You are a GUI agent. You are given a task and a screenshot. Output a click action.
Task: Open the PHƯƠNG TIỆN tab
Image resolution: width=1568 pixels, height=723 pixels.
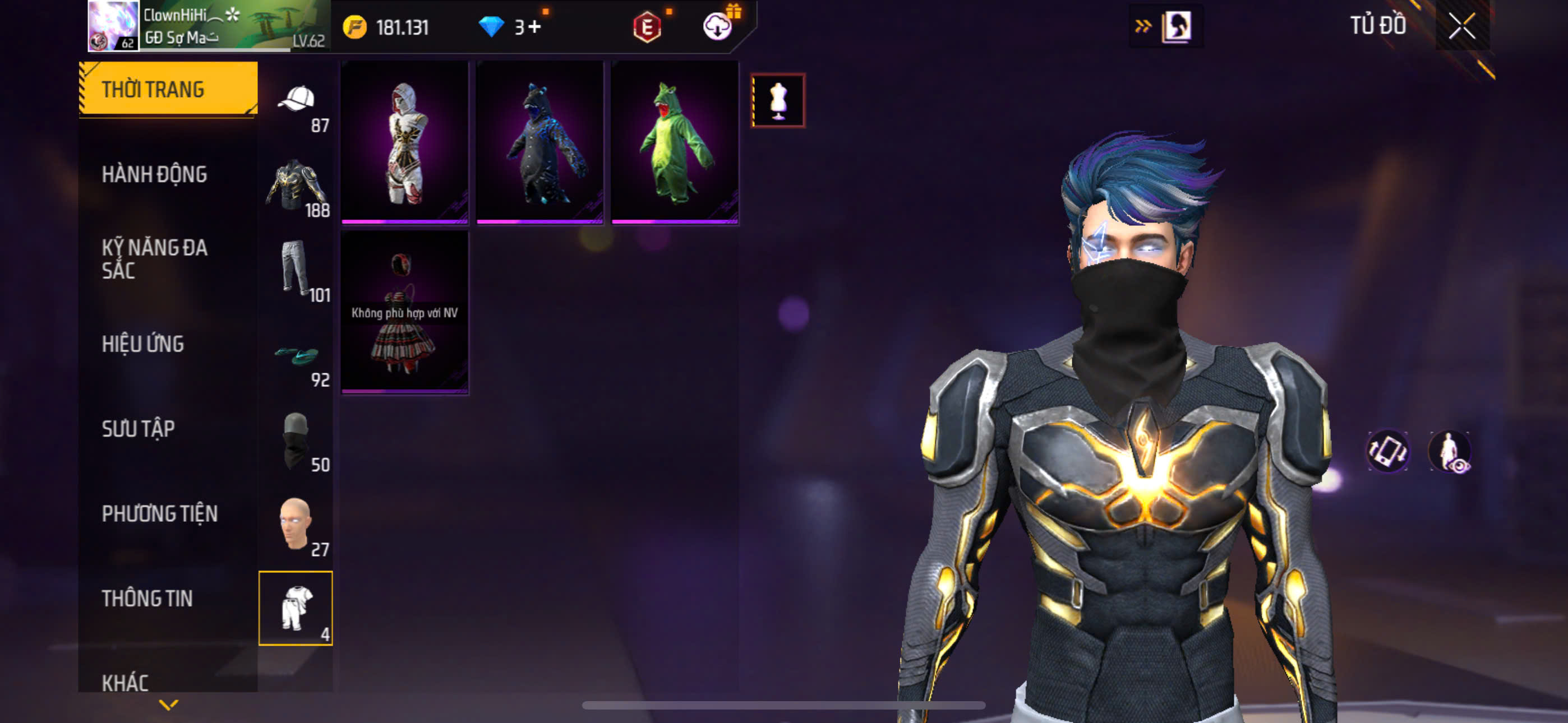[x=159, y=513]
